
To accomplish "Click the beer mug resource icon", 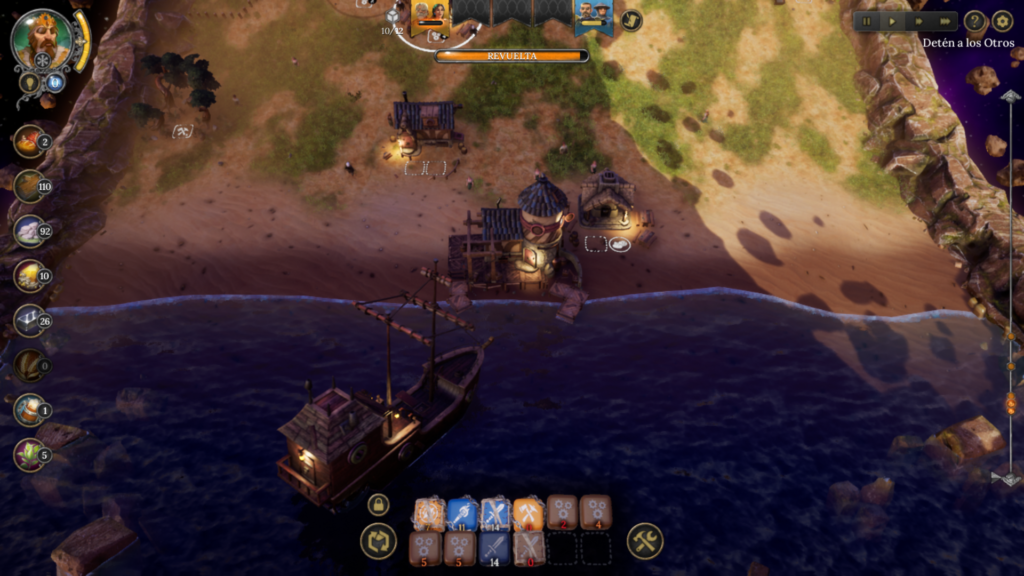I will pyautogui.click(x=29, y=410).
